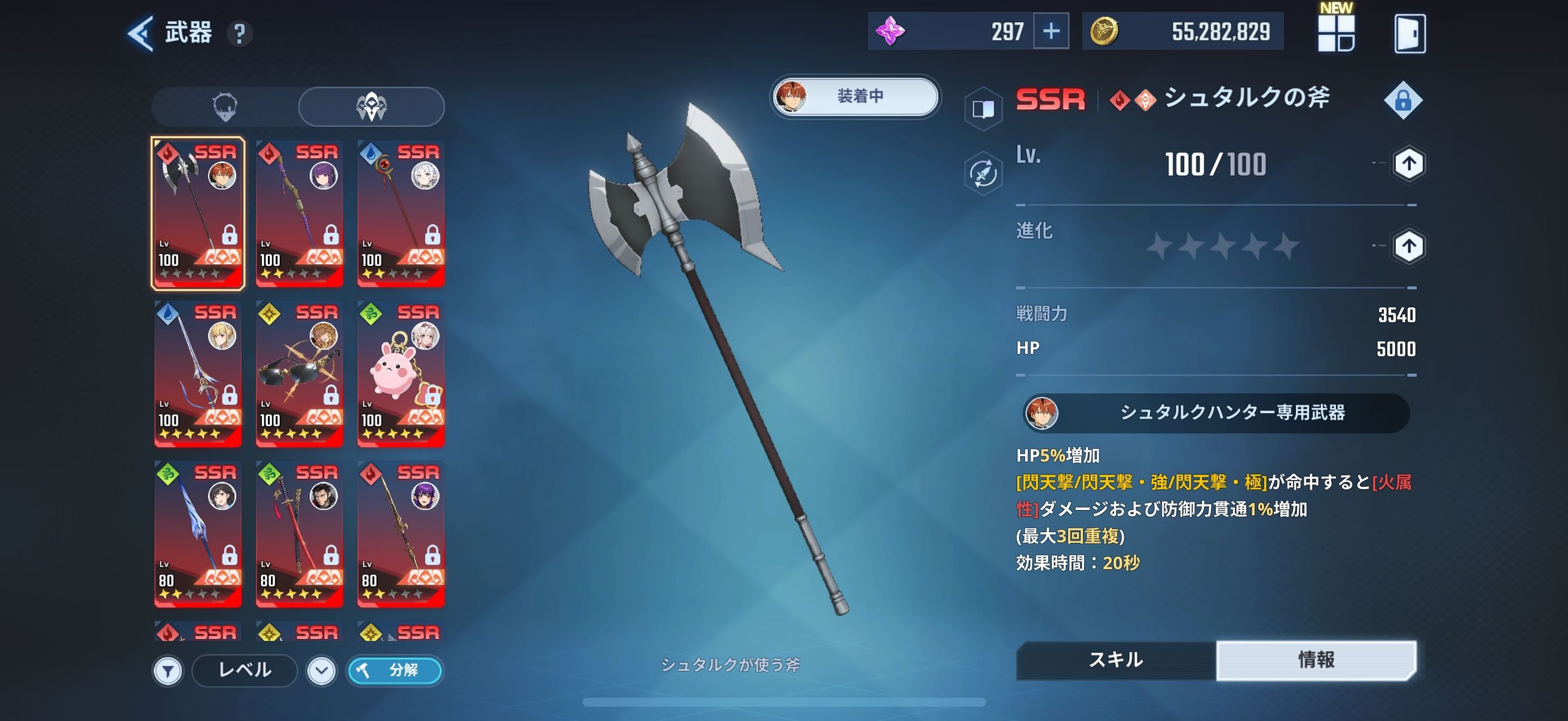Select the sunglasses weapon card
Viewport: 1568px width, 721px height.
[299, 374]
